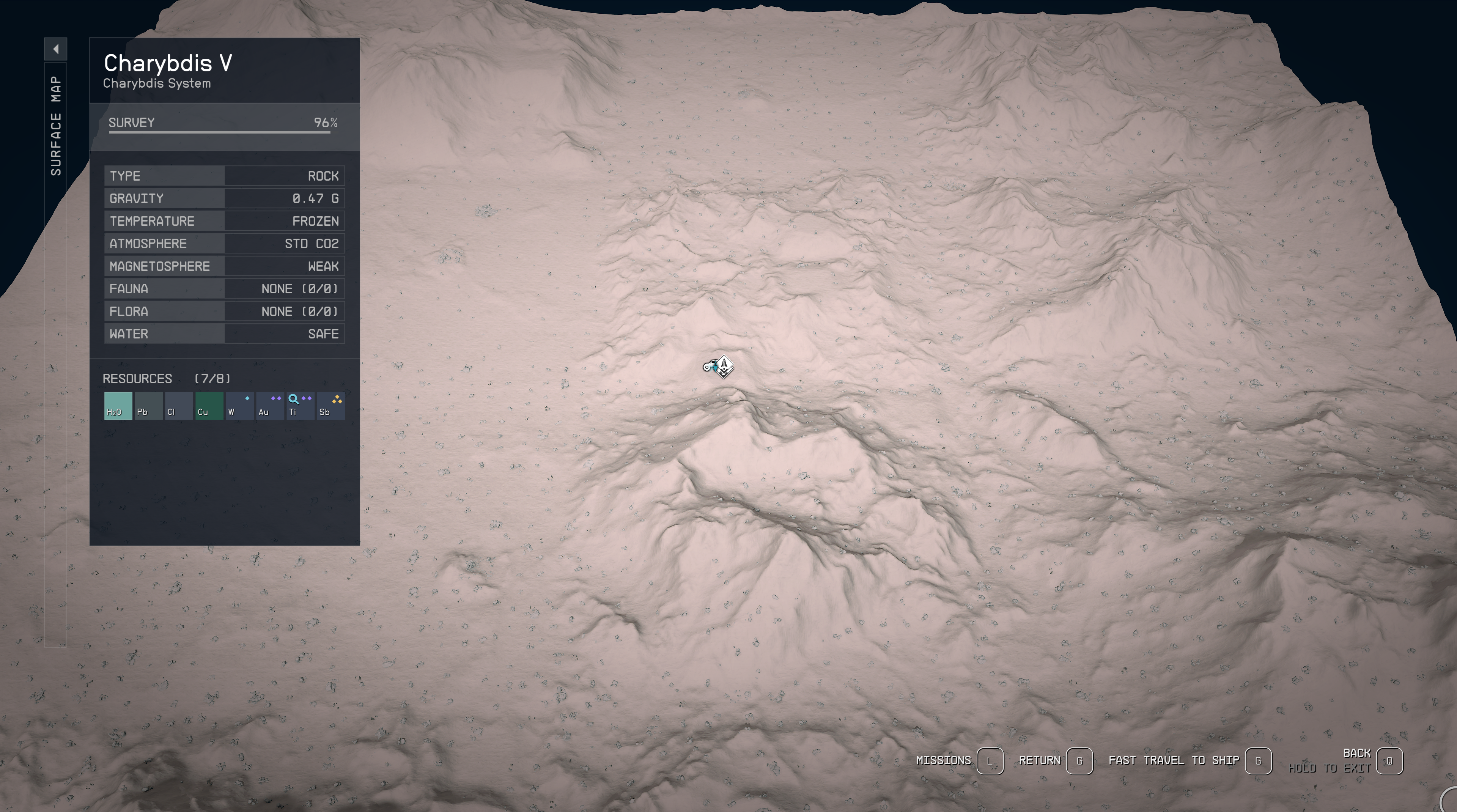Screen dimensions: 1457x812
Task: Click the ship landing marker on map
Action: 724,366
